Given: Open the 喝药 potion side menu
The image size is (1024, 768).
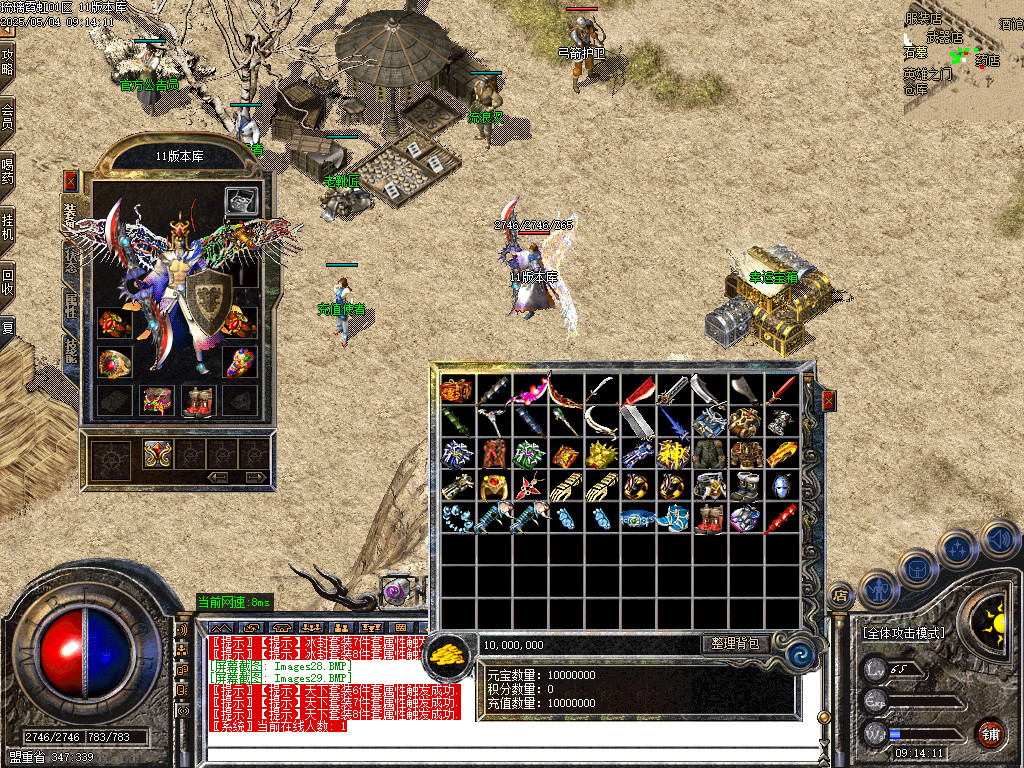Looking at the screenshot, I should [8, 170].
